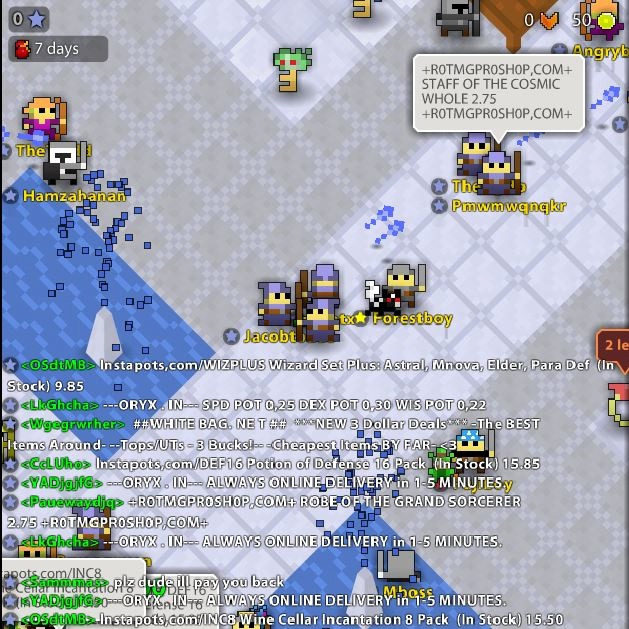Click the orange fame icon
The height and width of the screenshot is (629, 629).
[x=548, y=19]
